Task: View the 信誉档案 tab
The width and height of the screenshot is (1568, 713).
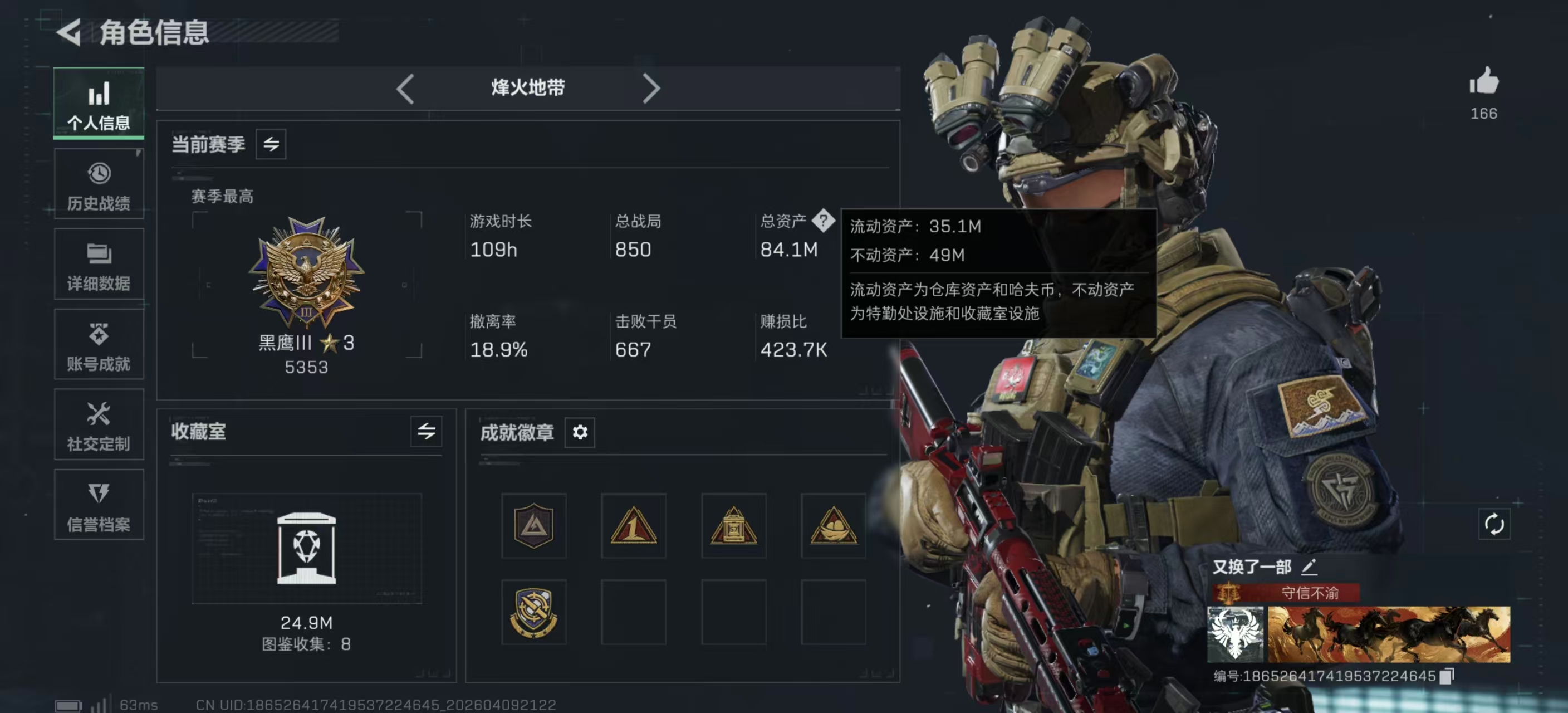Action: pos(99,505)
